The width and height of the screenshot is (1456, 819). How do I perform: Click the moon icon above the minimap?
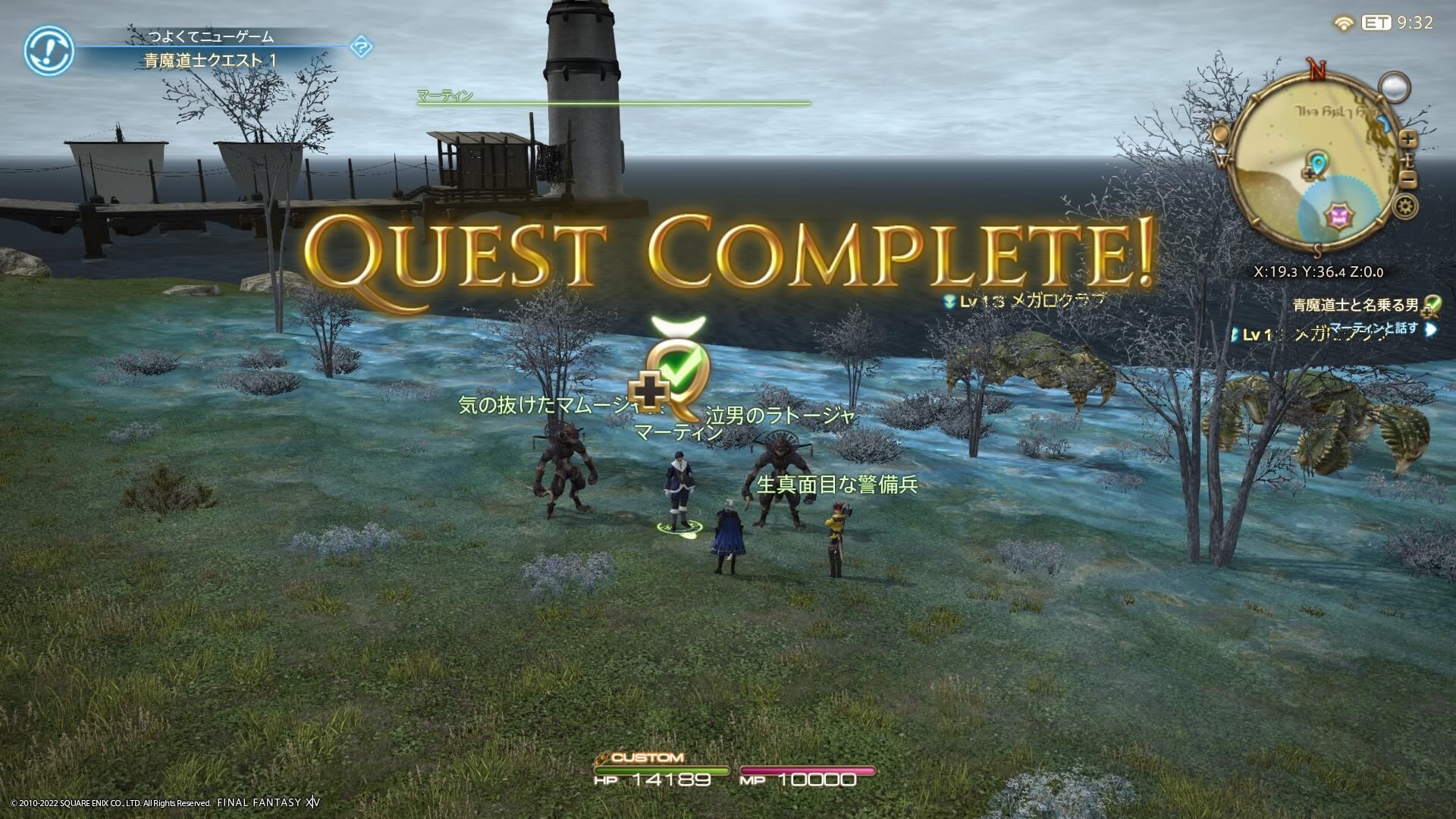pyautogui.click(x=1393, y=85)
